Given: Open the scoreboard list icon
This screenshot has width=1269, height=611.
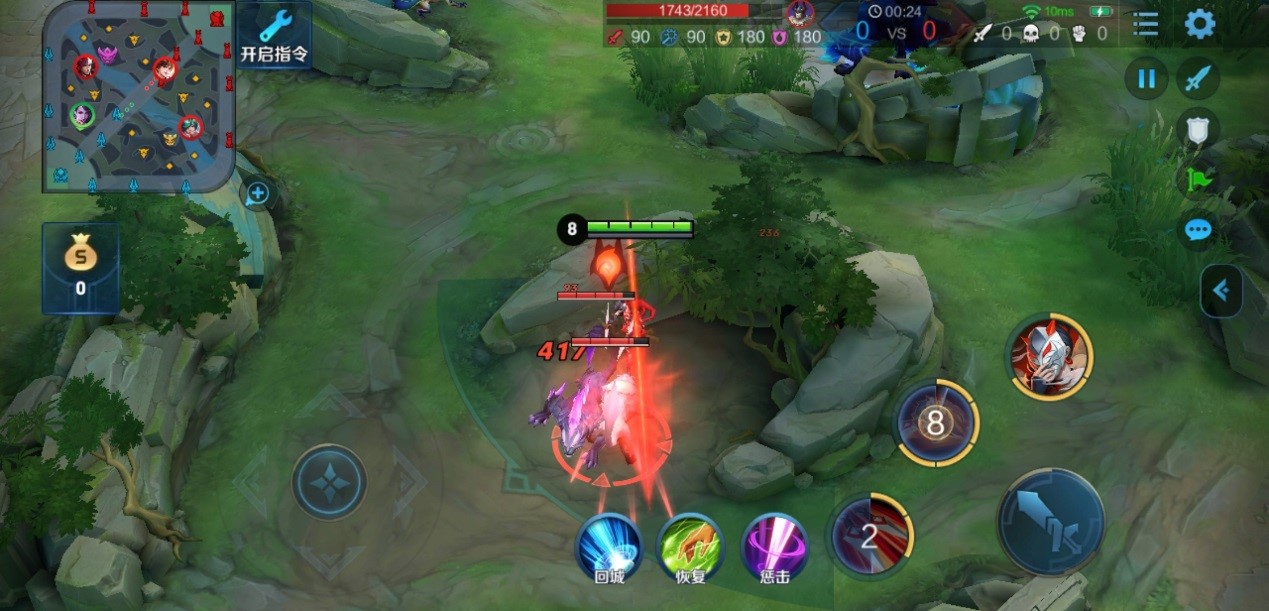Looking at the screenshot, I should (x=1145, y=24).
